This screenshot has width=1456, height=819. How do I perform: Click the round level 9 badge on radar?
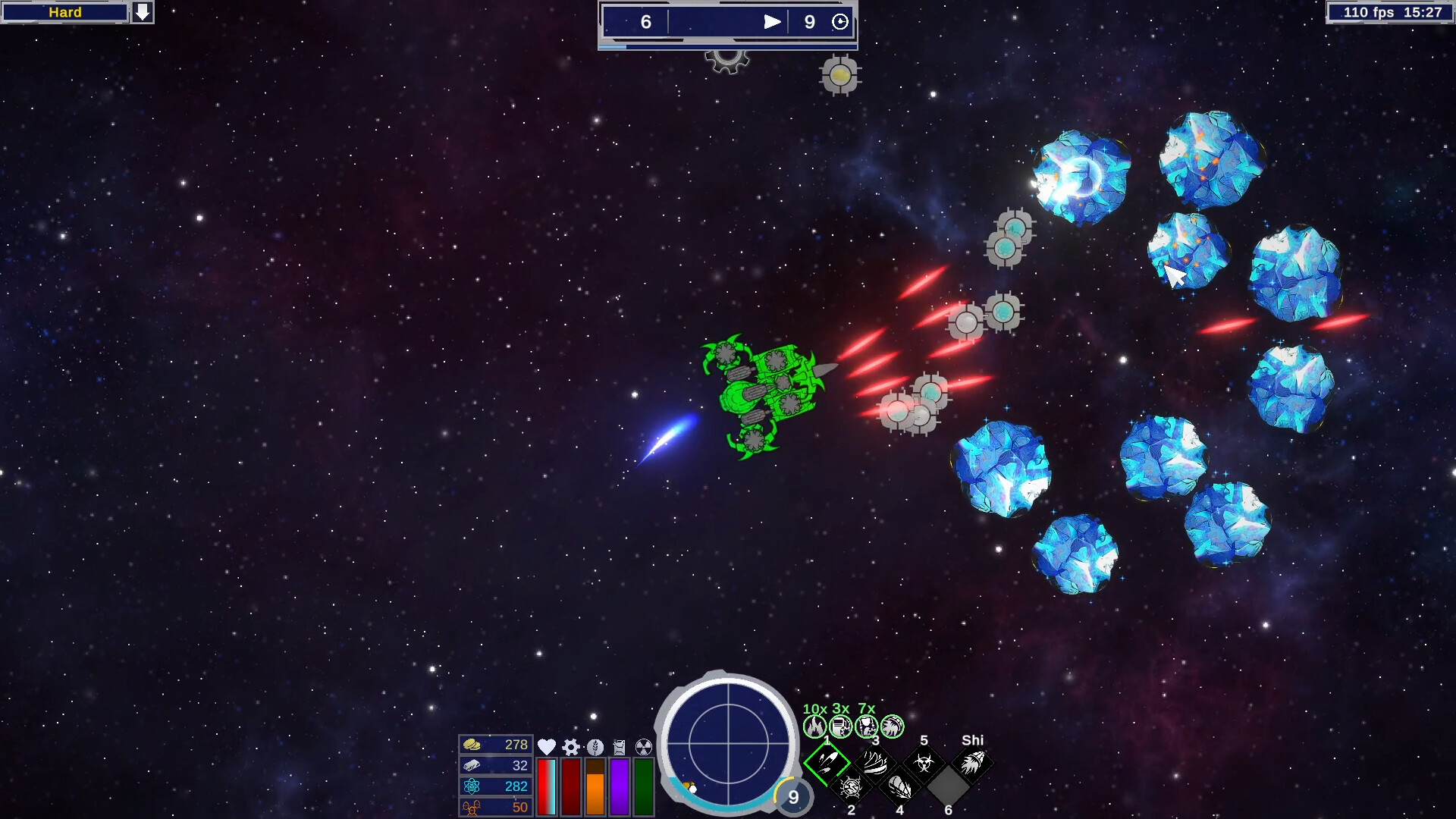pyautogui.click(x=793, y=797)
